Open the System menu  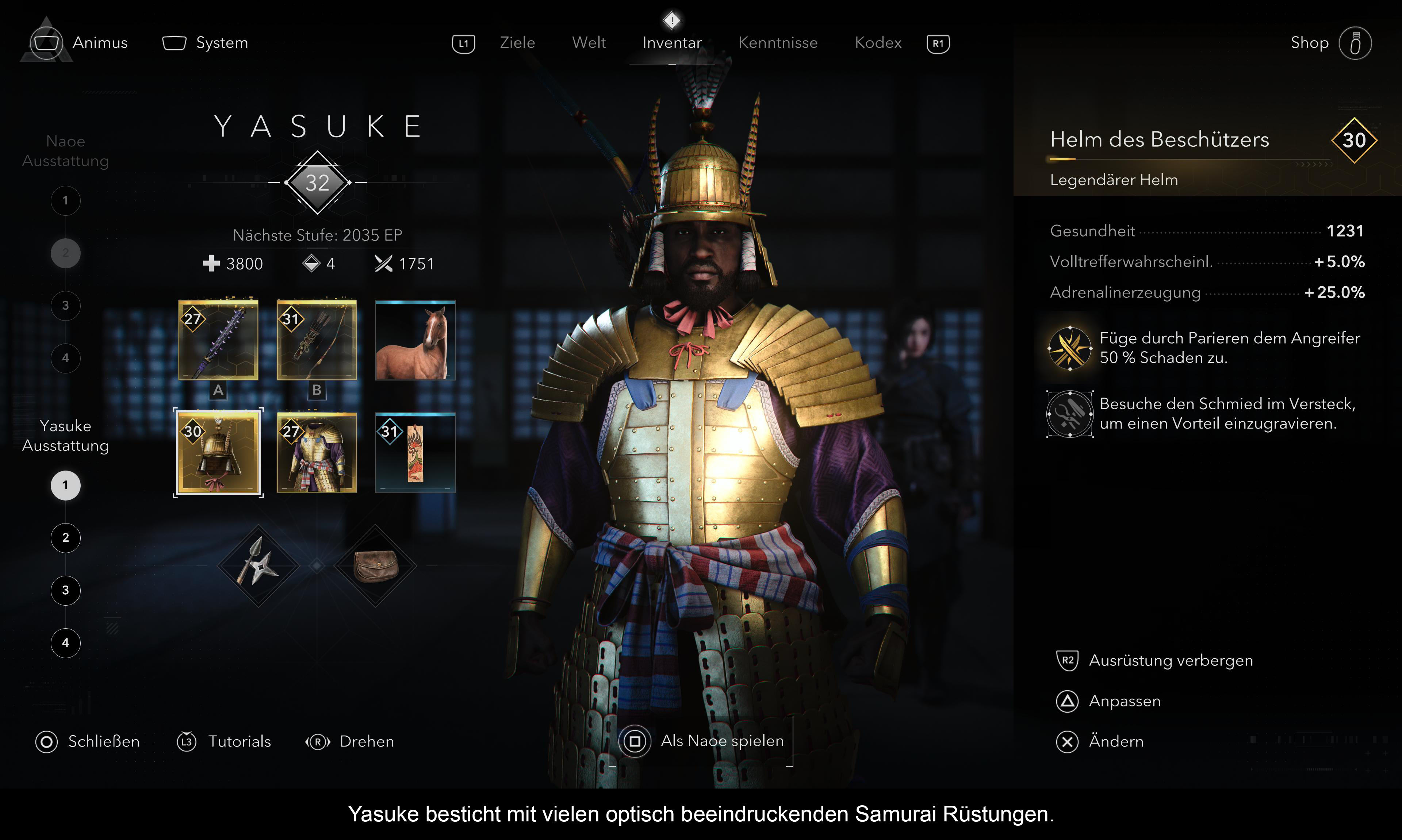206,43
